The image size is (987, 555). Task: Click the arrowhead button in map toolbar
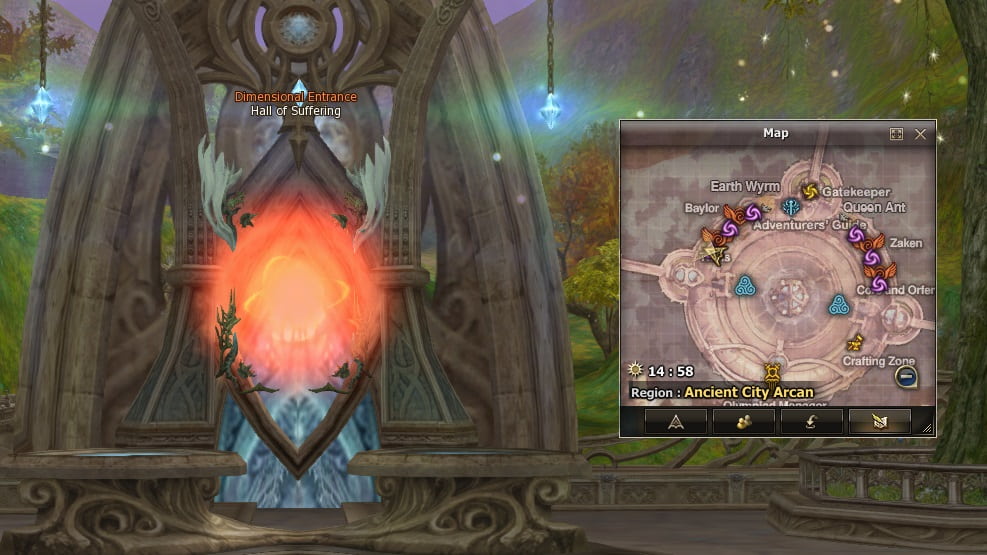point(676,421)
